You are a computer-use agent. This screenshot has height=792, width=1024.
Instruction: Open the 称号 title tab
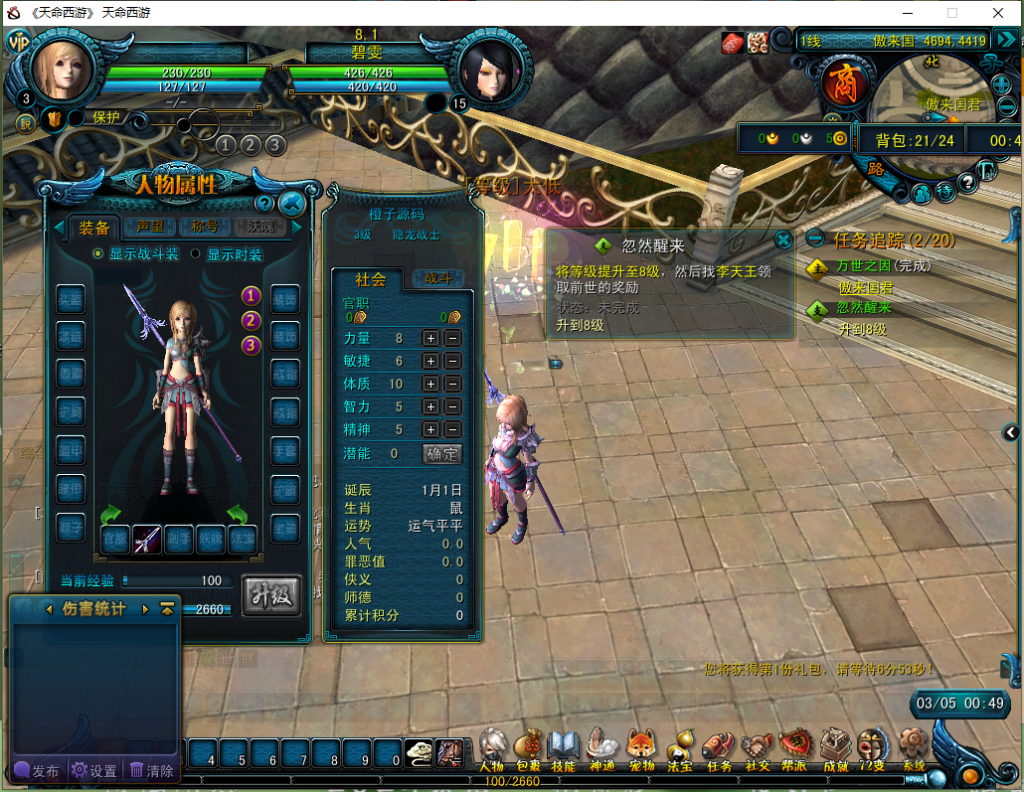[204, 227]
